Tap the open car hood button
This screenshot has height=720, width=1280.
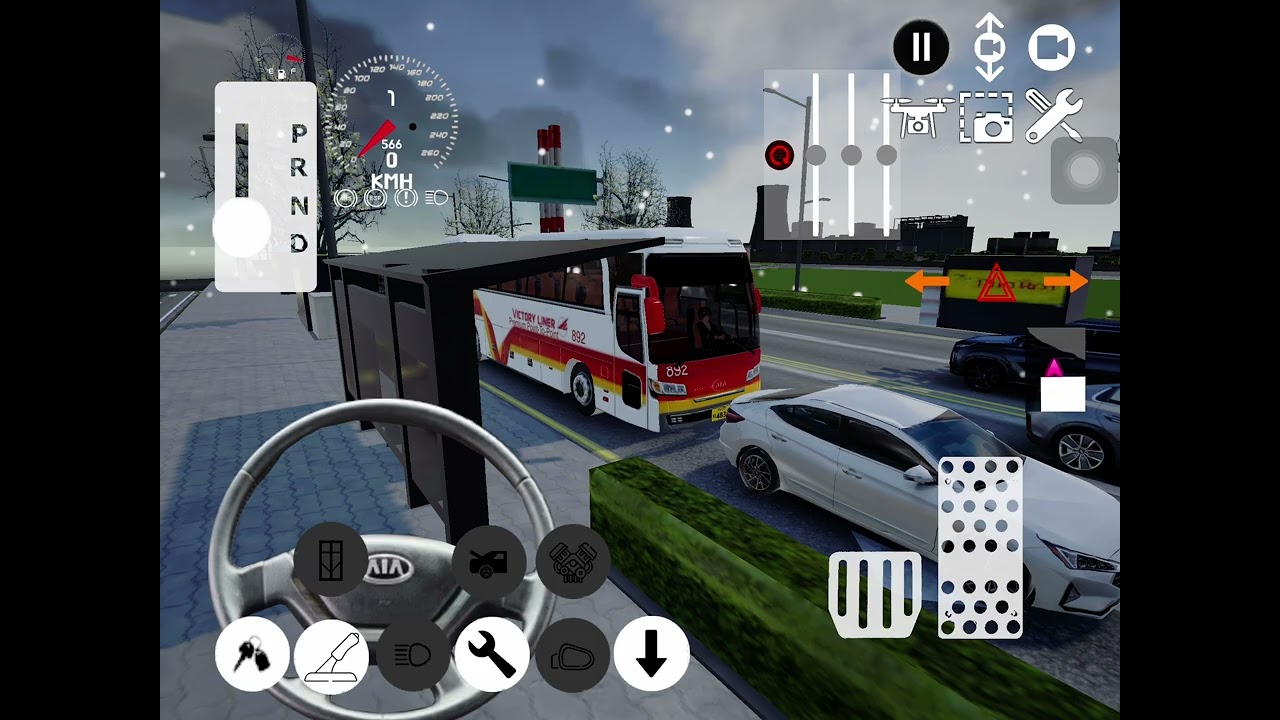[x=489, y=562]
